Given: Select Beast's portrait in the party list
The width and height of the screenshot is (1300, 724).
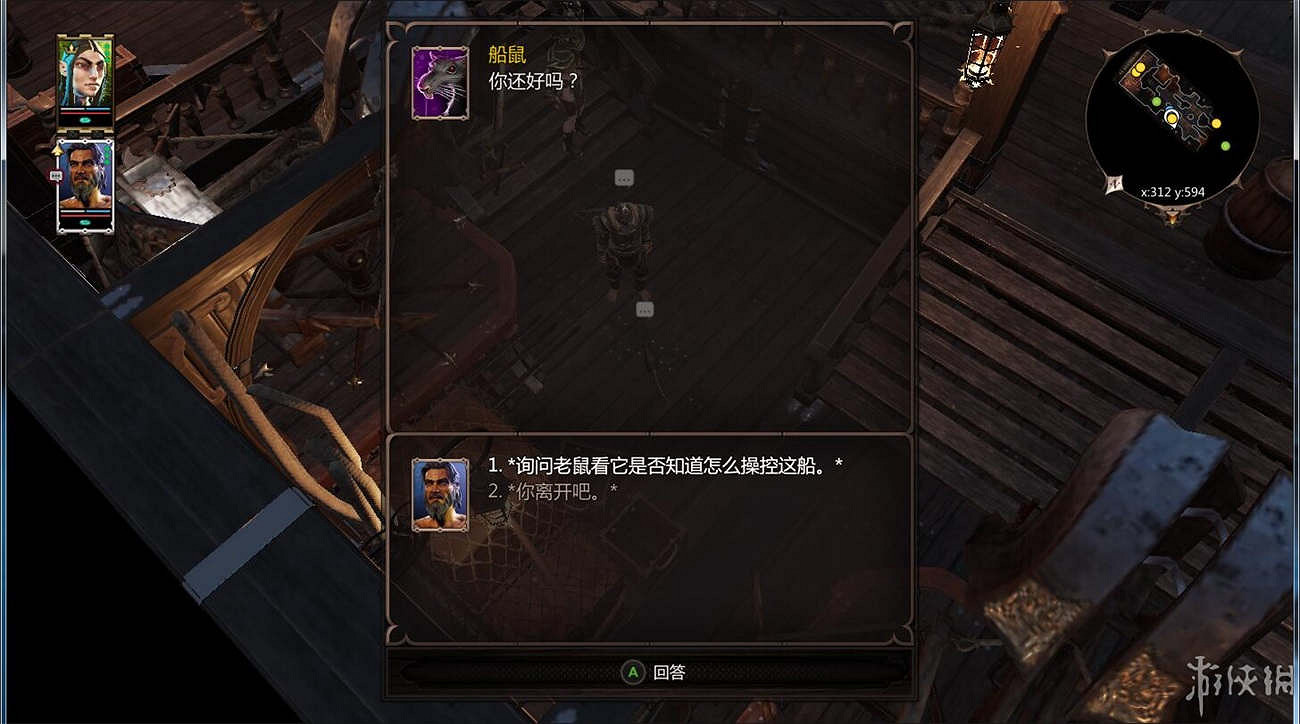Looking at the screenshot, I should pyautogui.click(x=85, y=180).
